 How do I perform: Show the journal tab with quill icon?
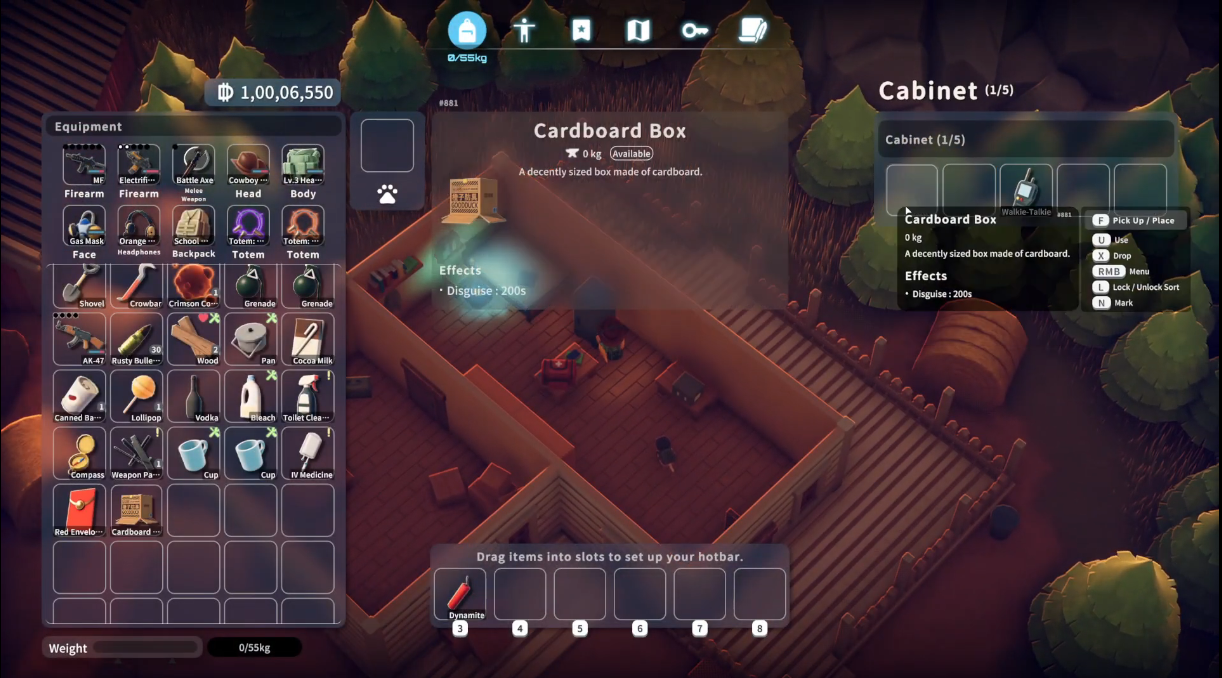(x=752, y=30)
